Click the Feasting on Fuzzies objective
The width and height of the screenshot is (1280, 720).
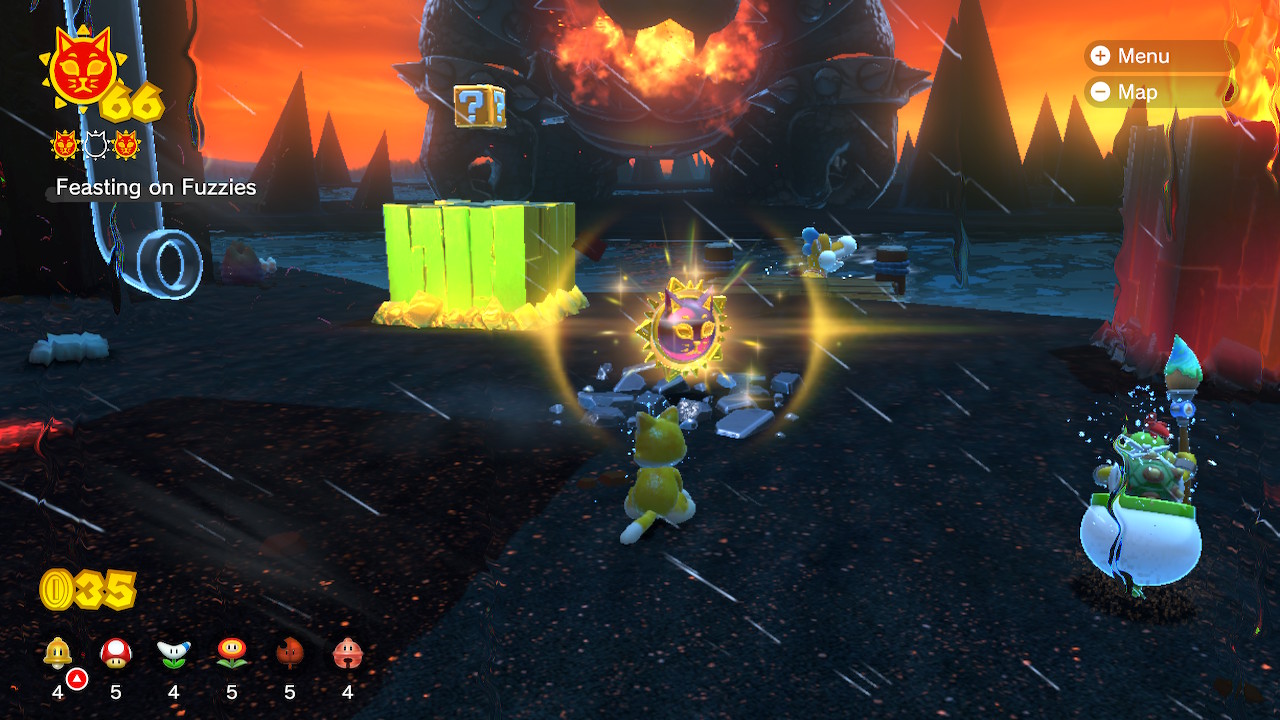156,188
